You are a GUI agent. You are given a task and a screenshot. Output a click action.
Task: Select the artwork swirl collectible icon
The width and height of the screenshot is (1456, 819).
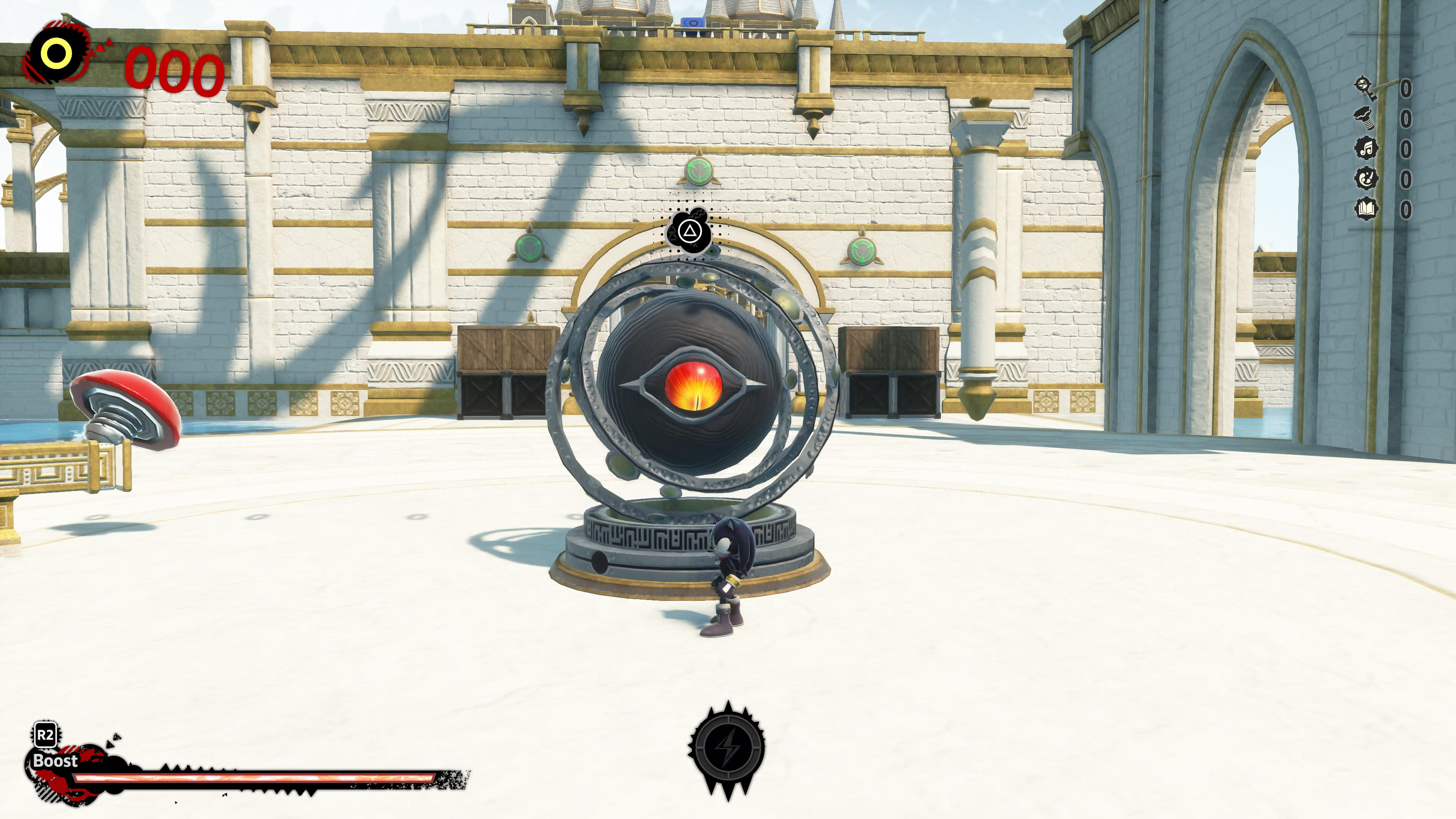(x=1366, y=179)
